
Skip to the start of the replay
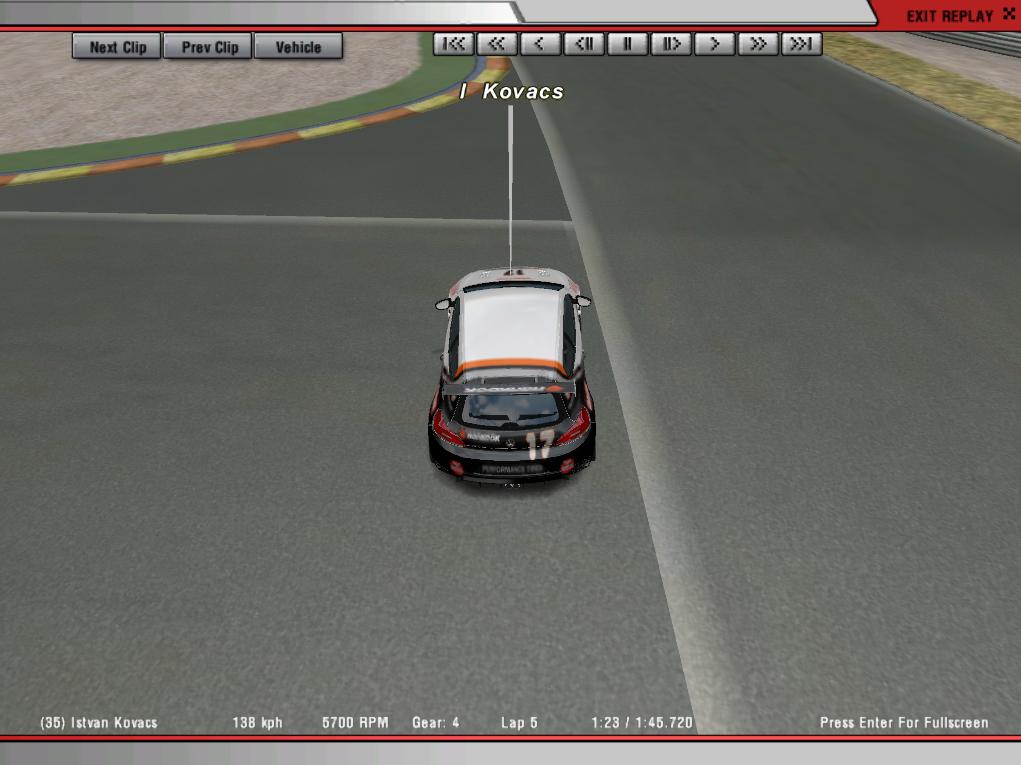454,44
